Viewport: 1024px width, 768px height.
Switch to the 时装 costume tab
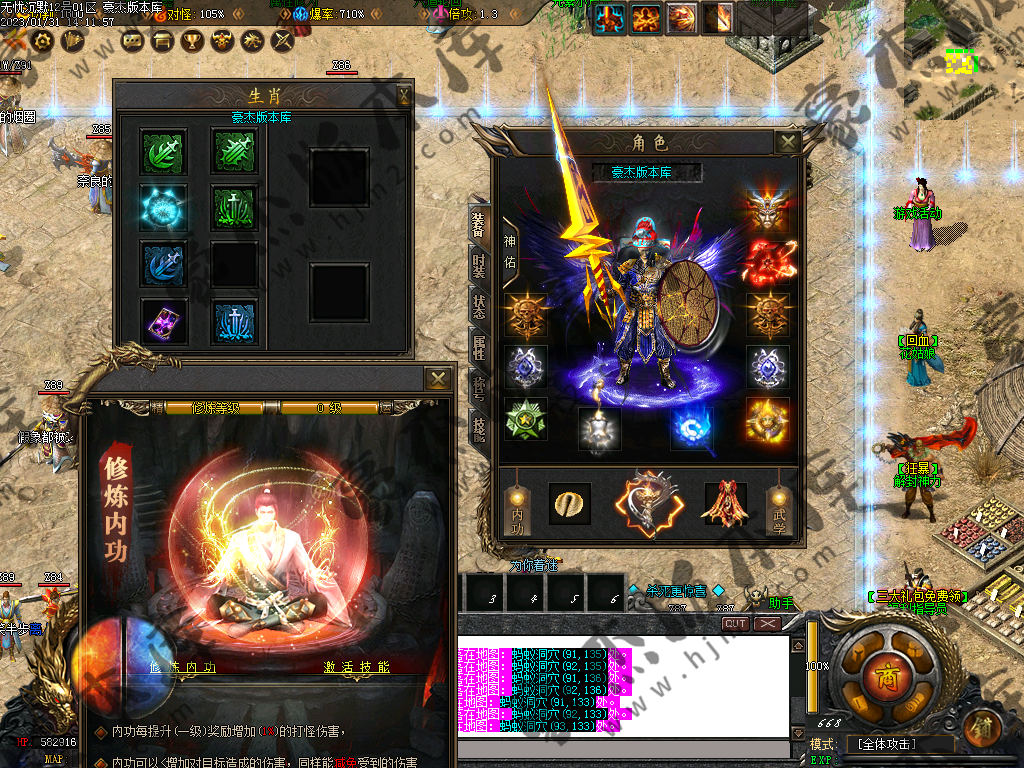tap(479, 265)
